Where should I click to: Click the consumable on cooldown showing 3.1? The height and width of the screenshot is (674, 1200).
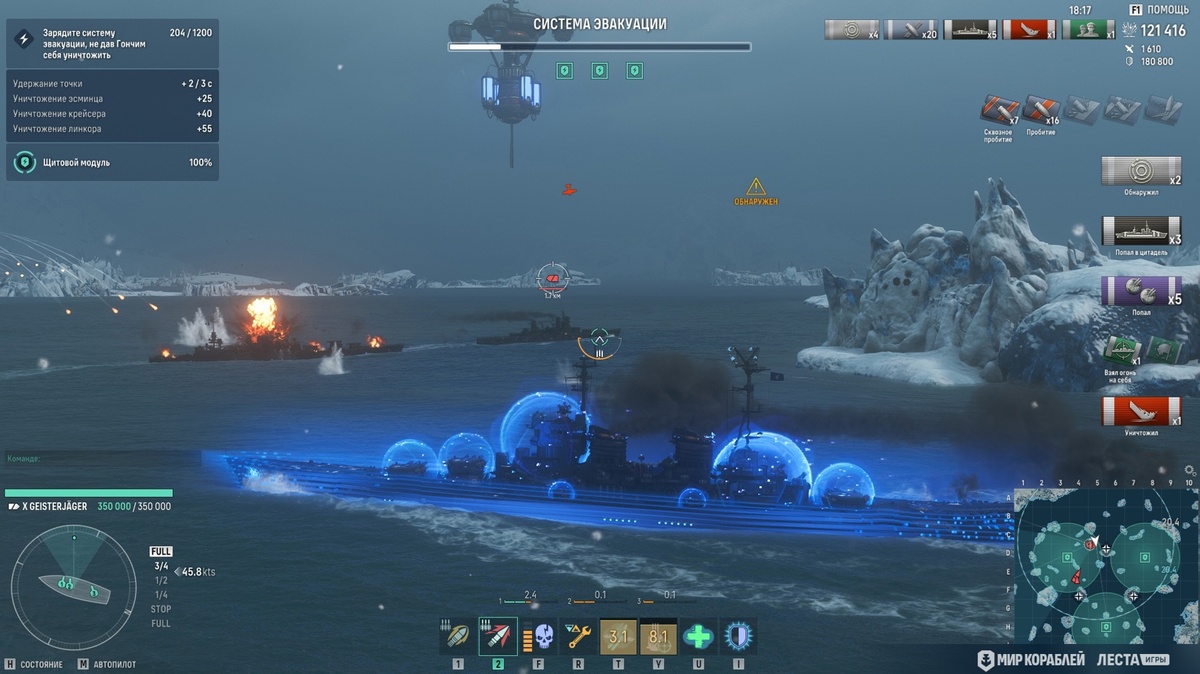click(x=618, y=636)
